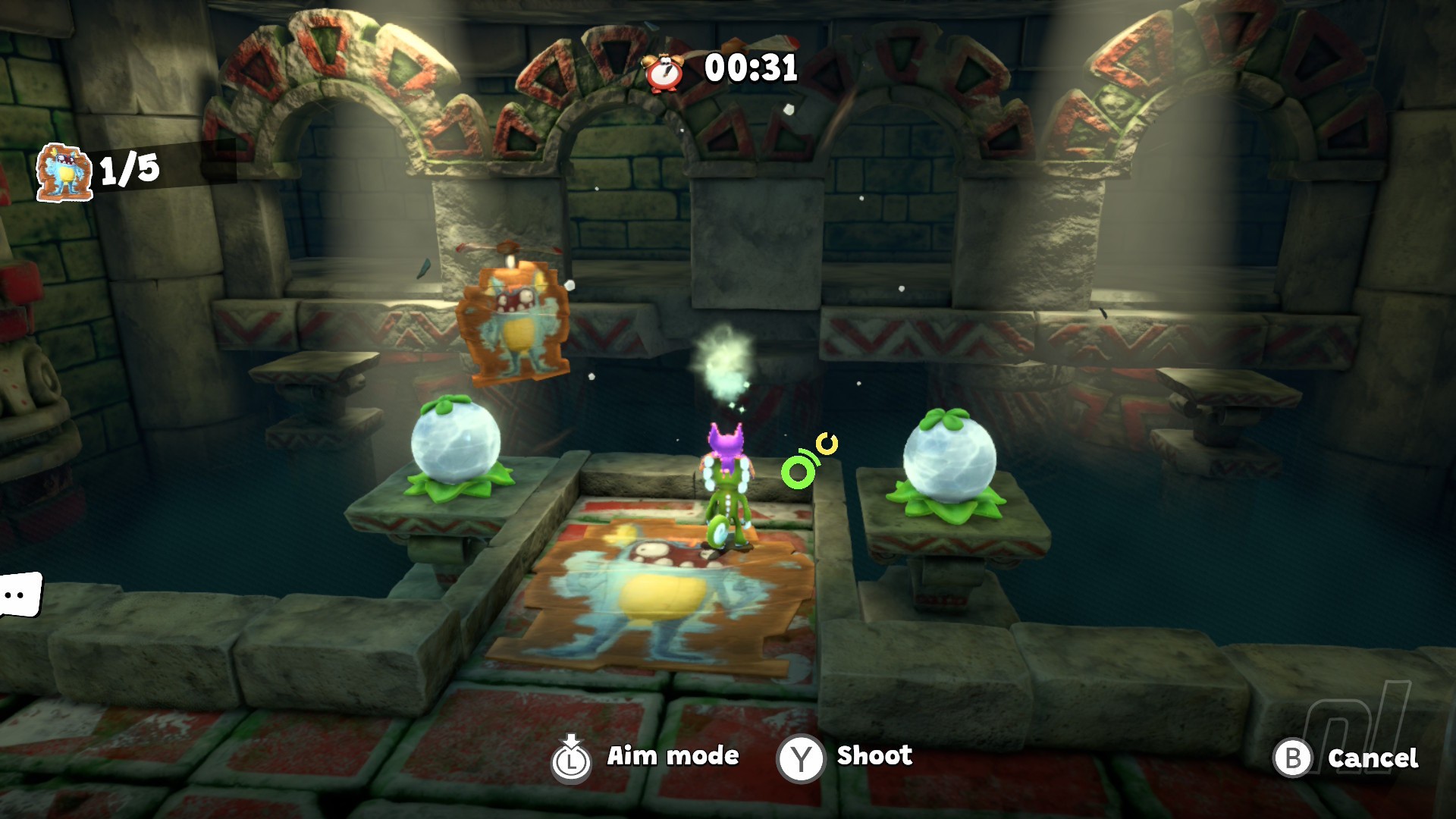
Task: Click the monster target objective tracker icon
Action: coord(64,172)
